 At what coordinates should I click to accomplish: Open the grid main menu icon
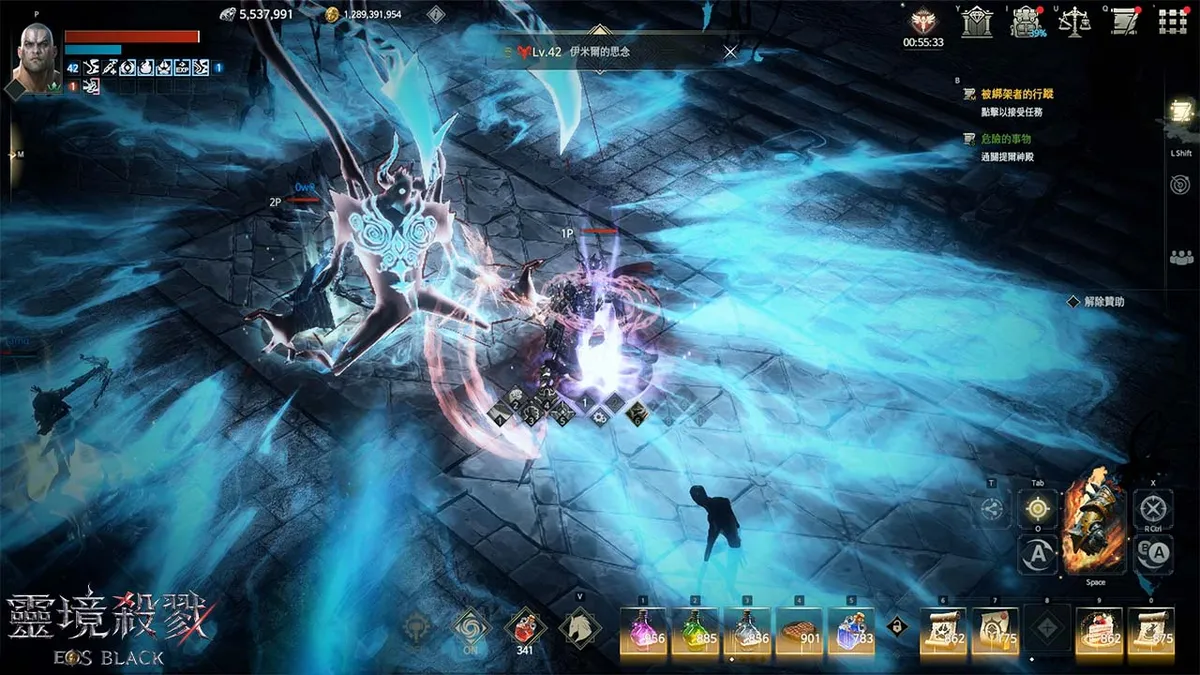(1172, 22)
